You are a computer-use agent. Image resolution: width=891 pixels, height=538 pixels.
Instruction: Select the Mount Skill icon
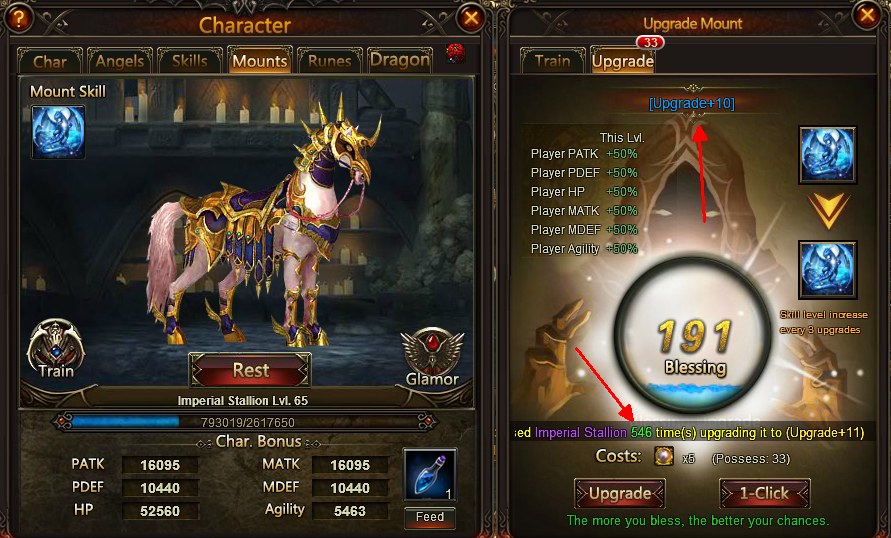(x=57, y=132)
